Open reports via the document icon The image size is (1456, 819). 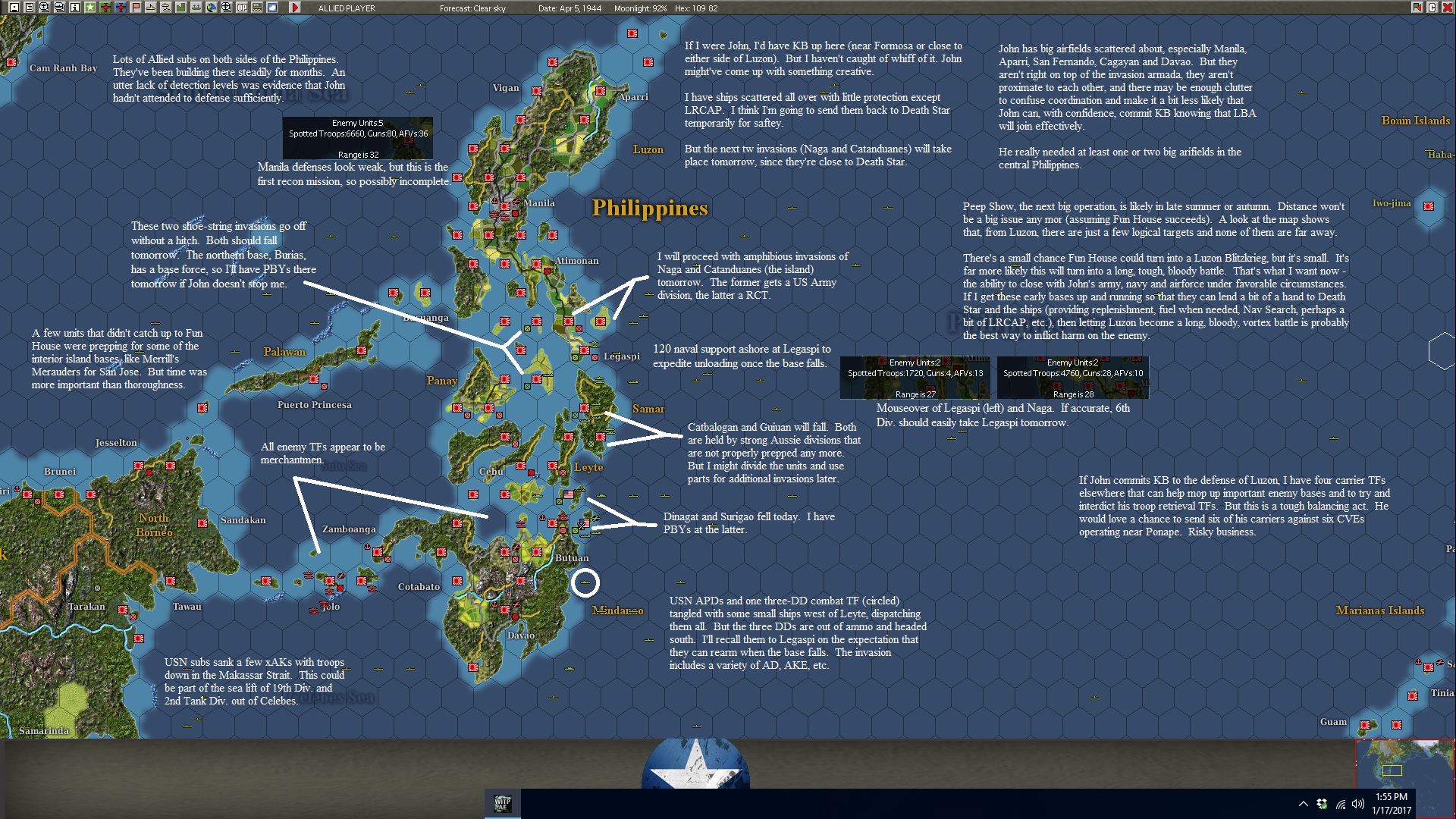(29, 7)
